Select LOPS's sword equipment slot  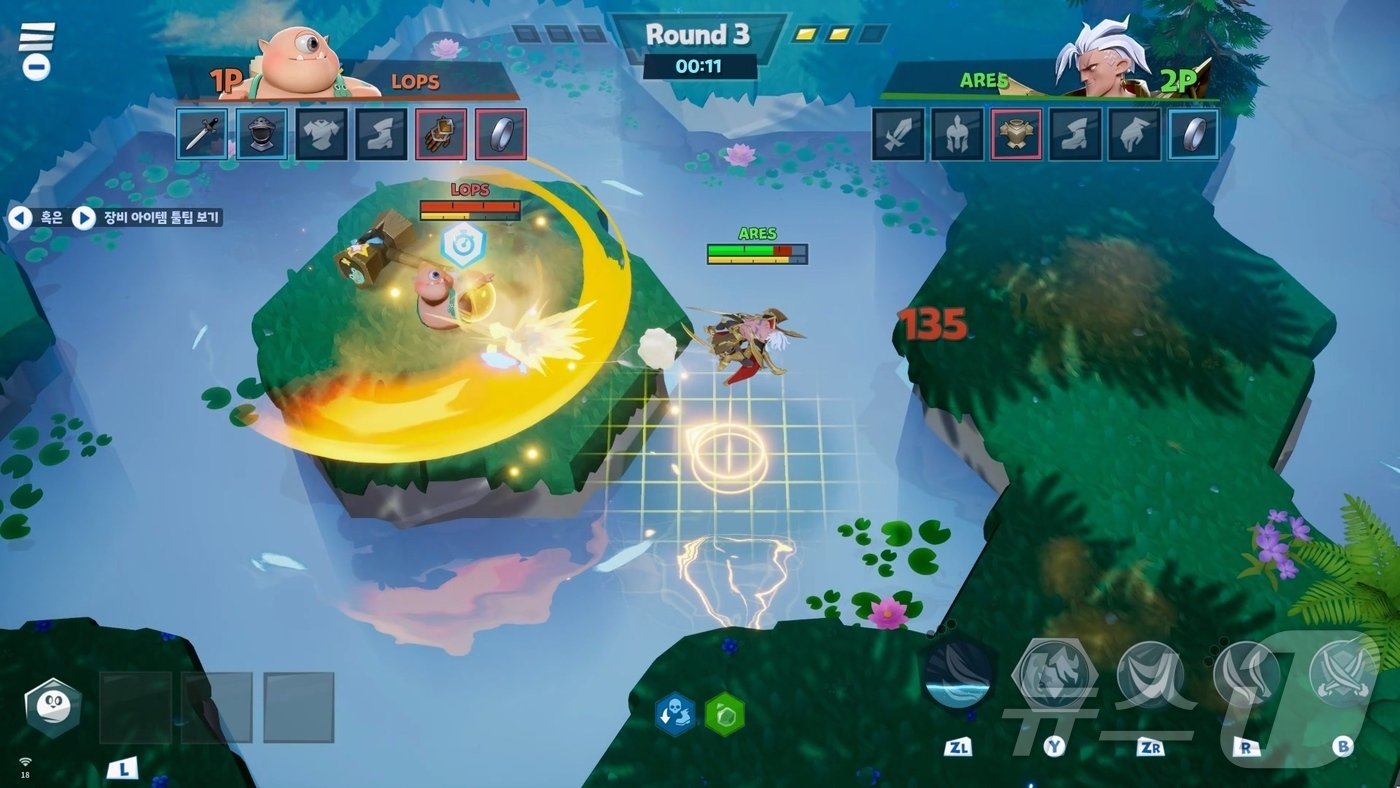pos(202,134)
